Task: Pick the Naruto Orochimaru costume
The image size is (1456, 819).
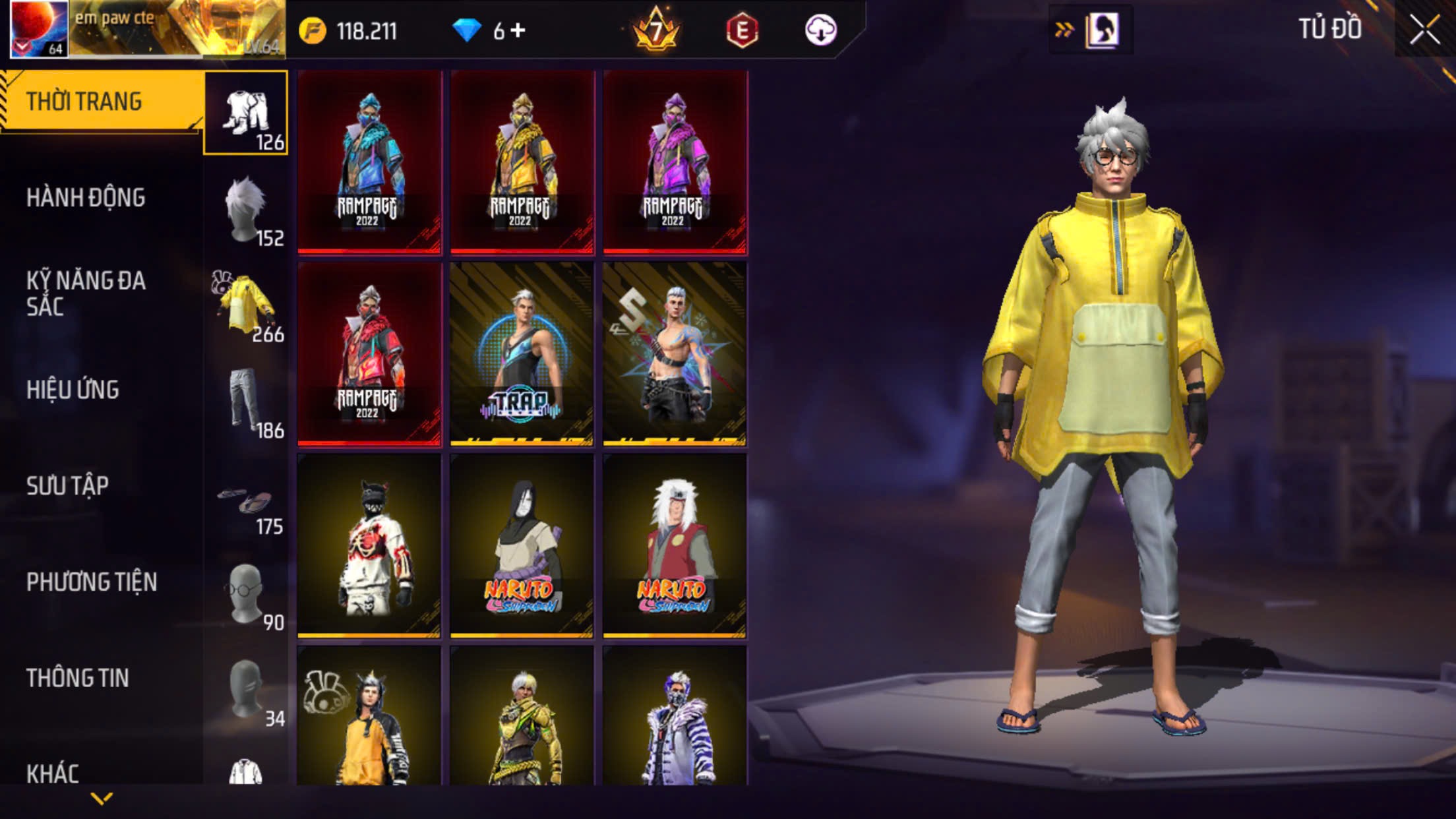Action: [522, 545]
